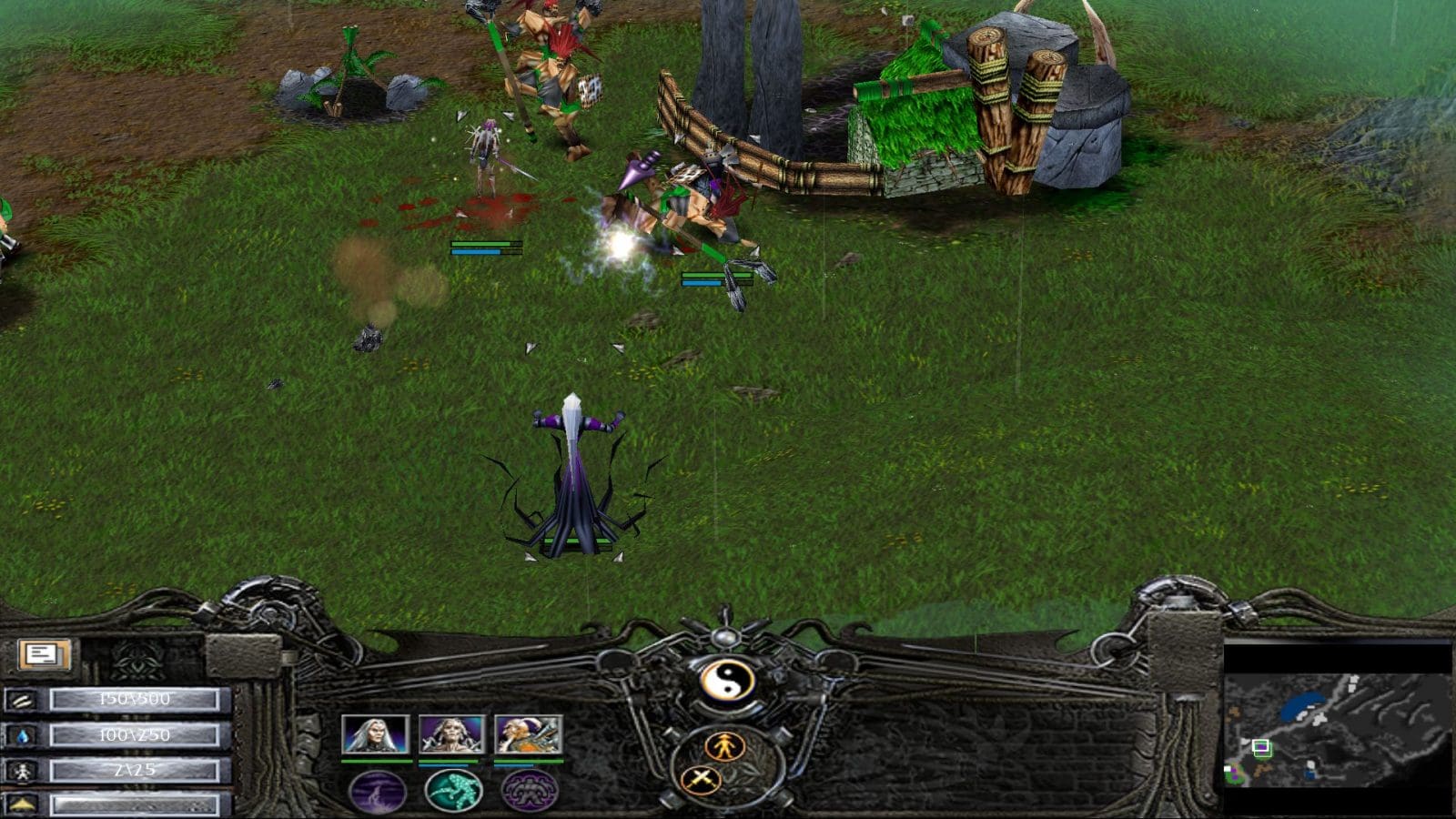Click the water droplet resource icon
Viewport: 1456px width, 819px height.
(x=20, y=734)
